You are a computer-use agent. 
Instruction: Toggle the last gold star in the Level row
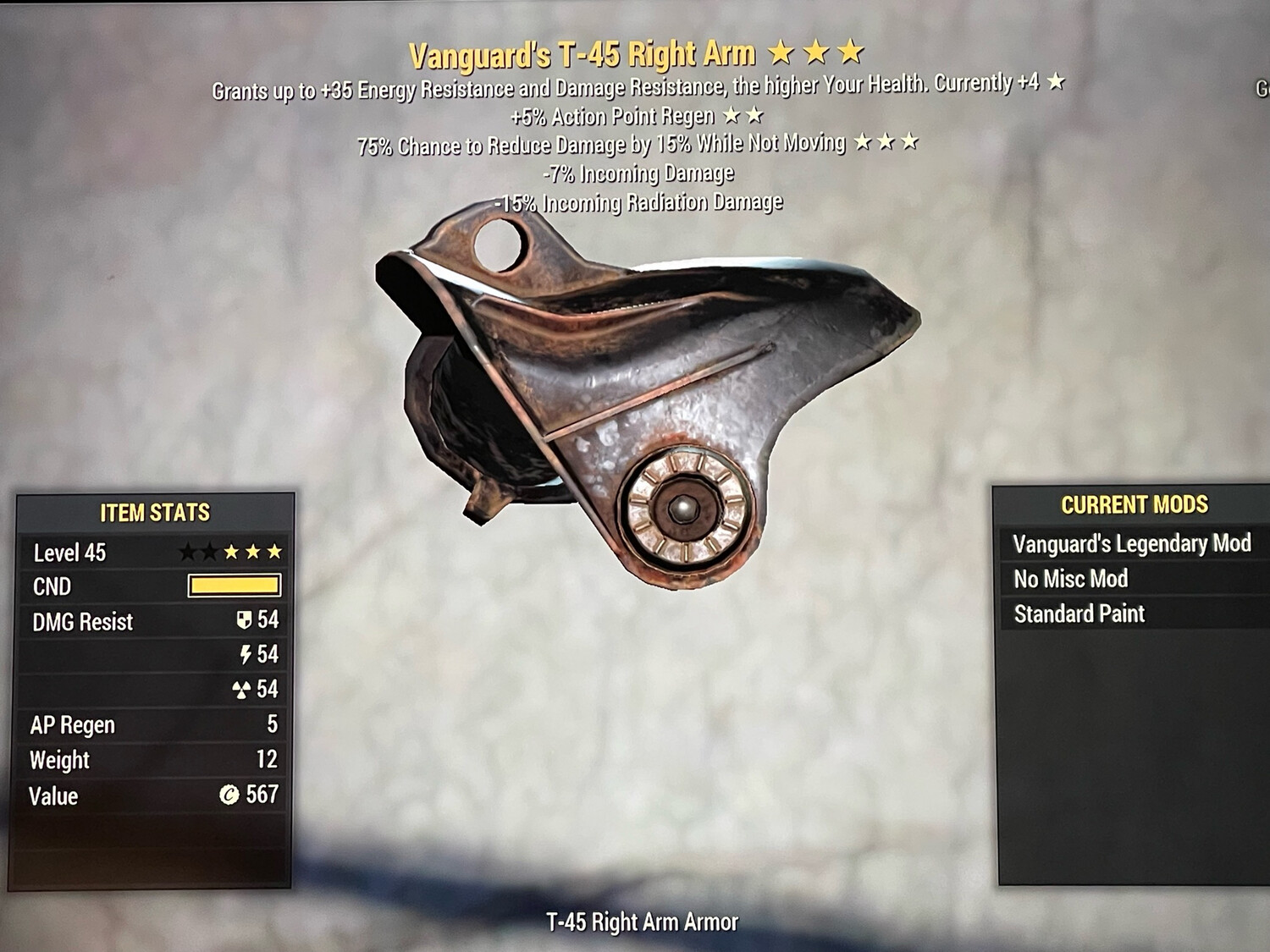tap(274, 550)
